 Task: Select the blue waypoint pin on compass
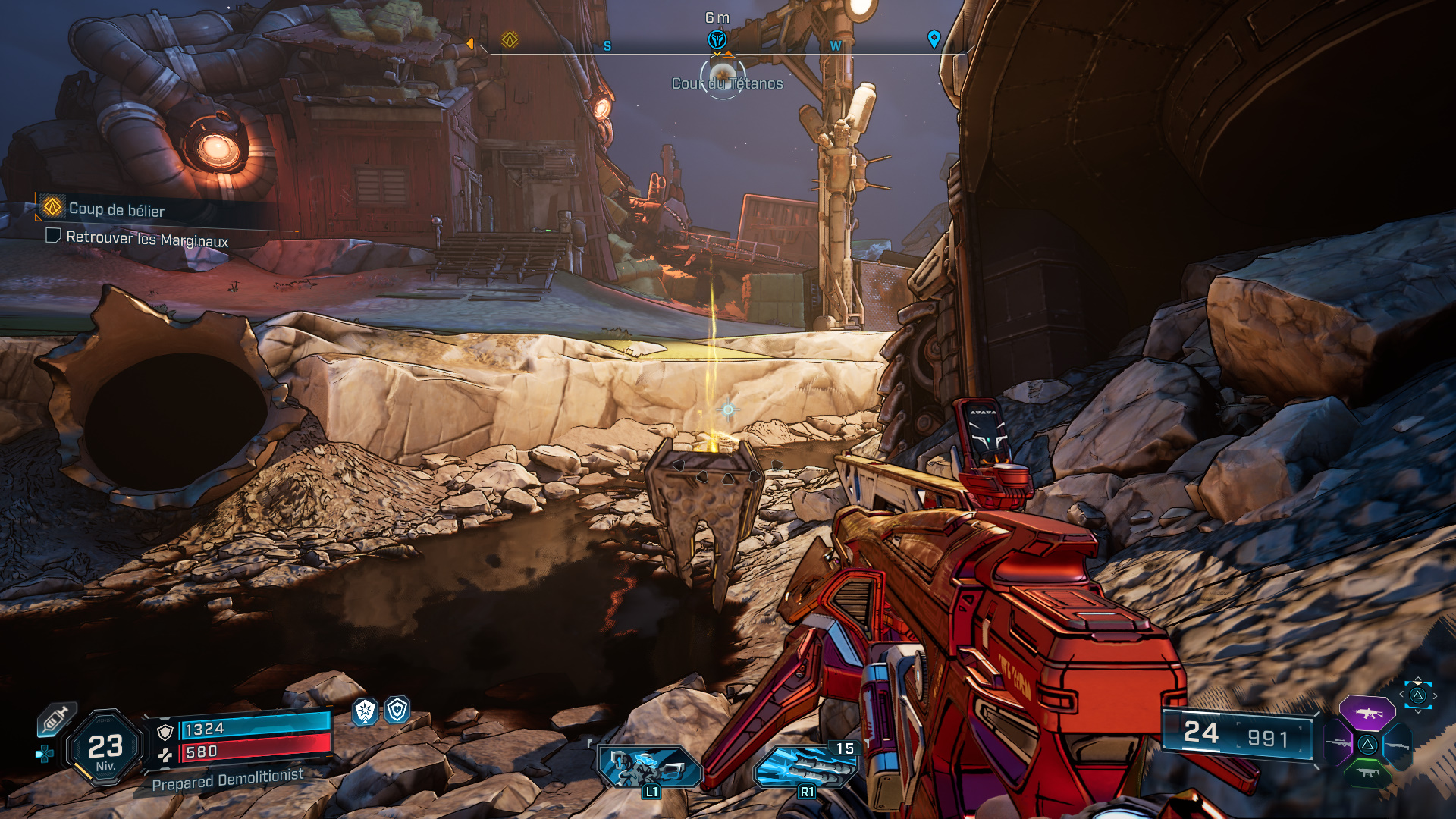(x=934, y=39)
